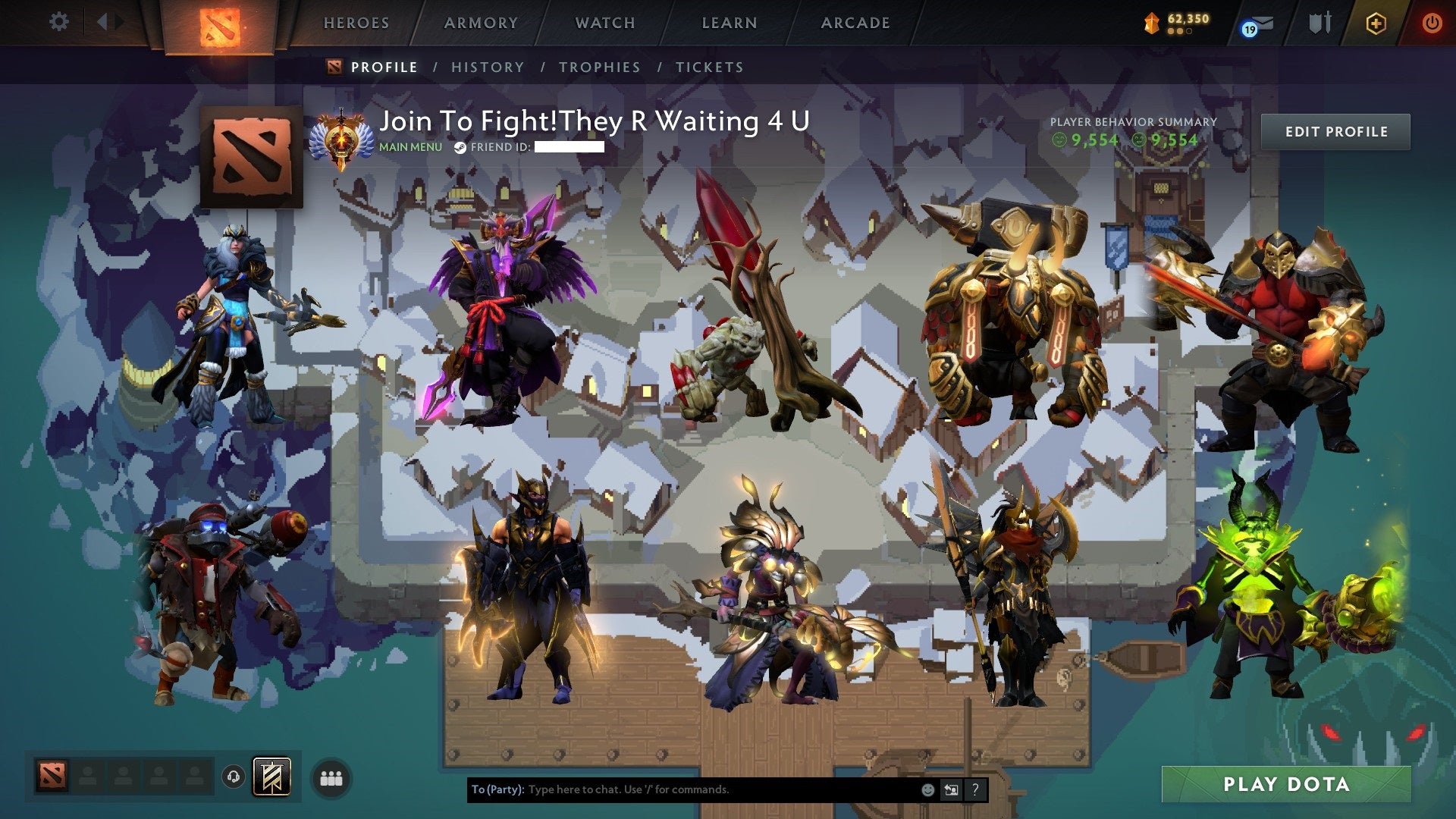The image size is (1456, 819).
Task: Open the WATCH menu item
Action: pos(604,23)
